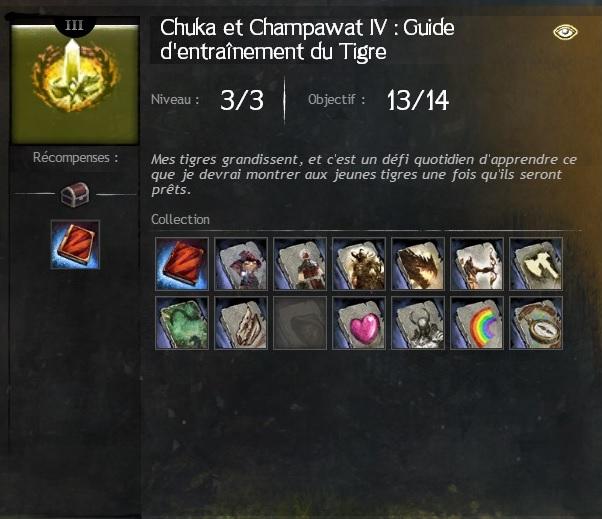The width and height of the screenshot is (602, 519).
Task: Select the compass page
Action: [x=536, y=322]
